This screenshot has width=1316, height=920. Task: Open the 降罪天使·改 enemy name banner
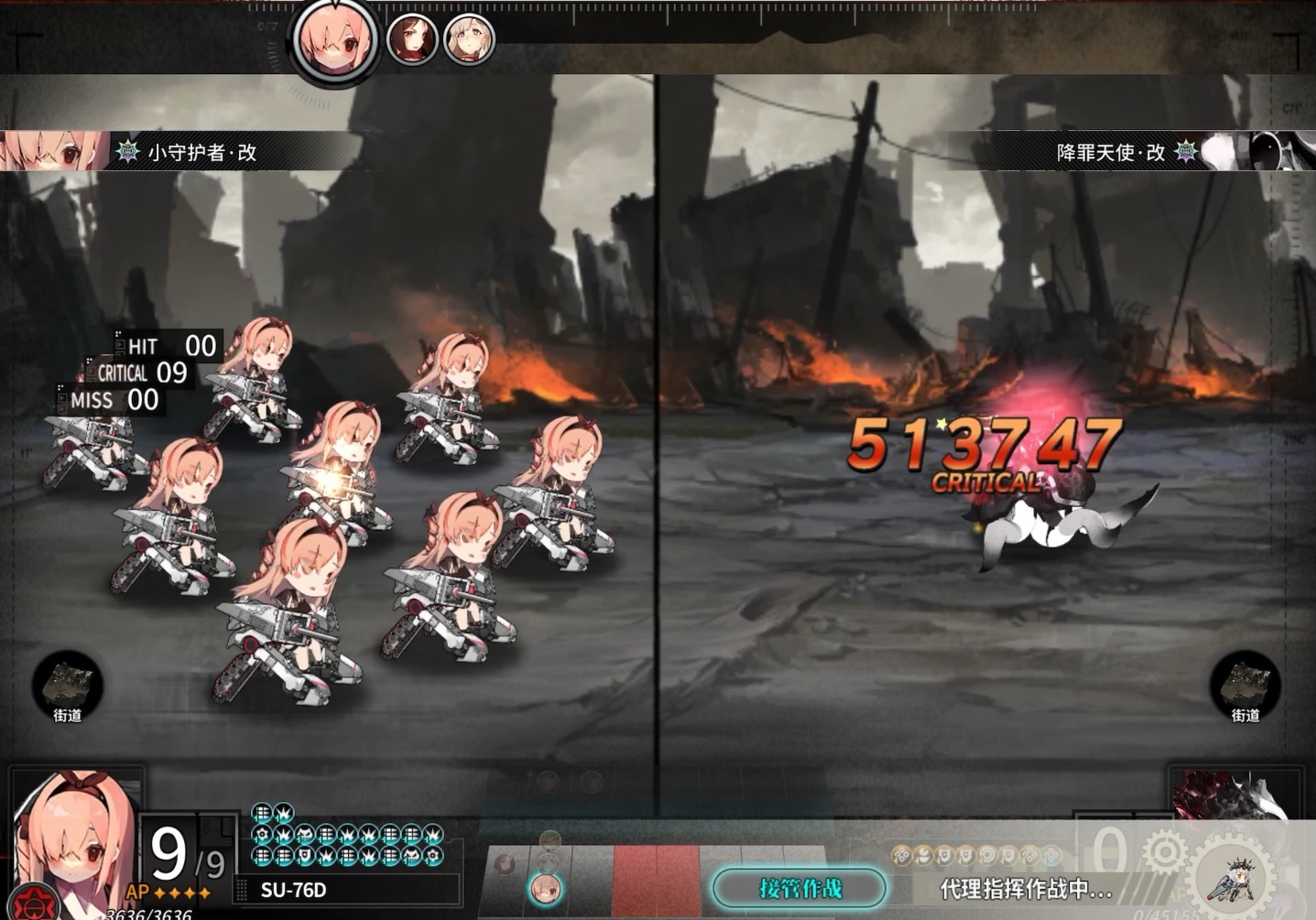coord(1110,152)
